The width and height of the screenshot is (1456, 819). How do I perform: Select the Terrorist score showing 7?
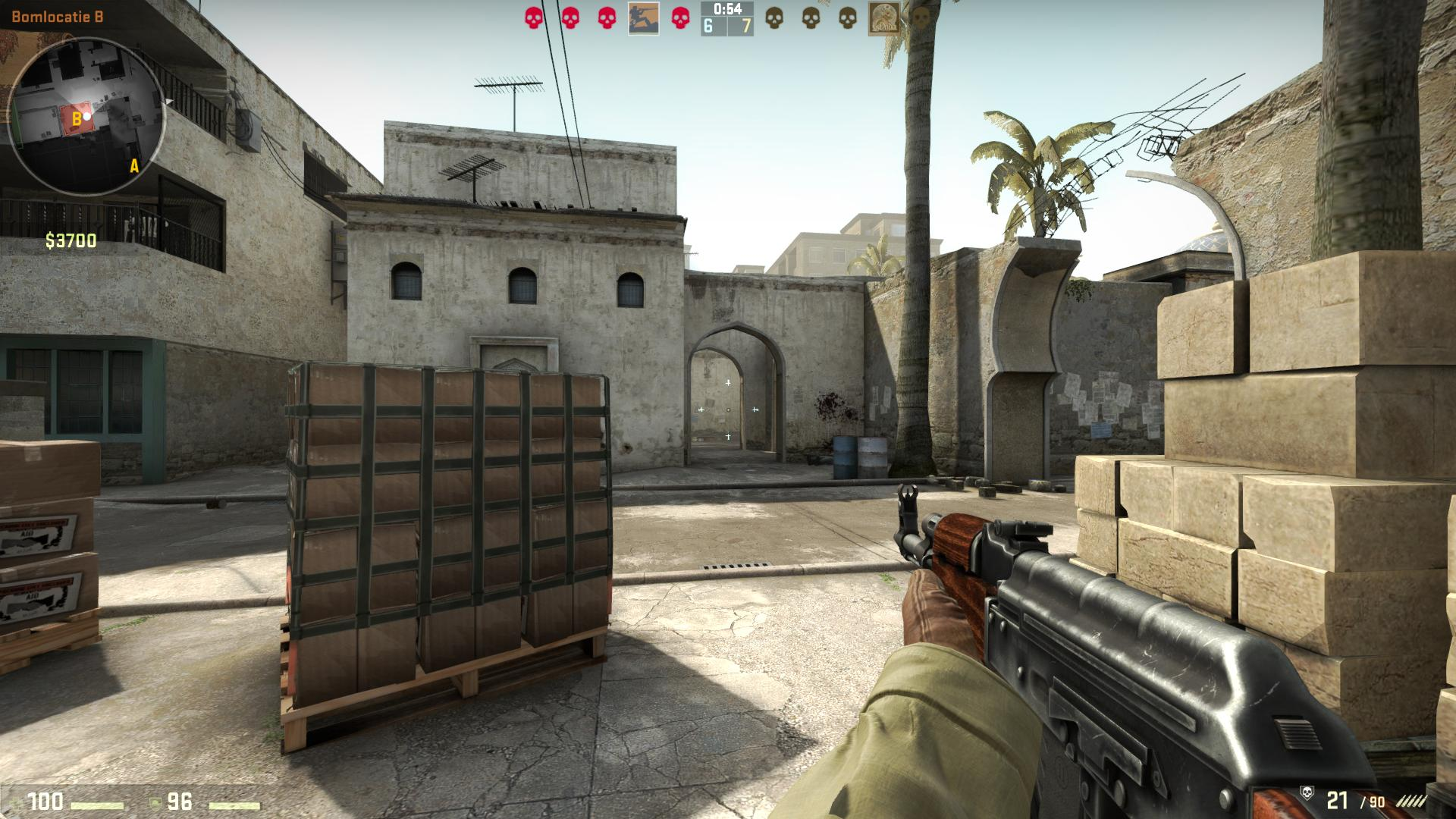(745, 27)
